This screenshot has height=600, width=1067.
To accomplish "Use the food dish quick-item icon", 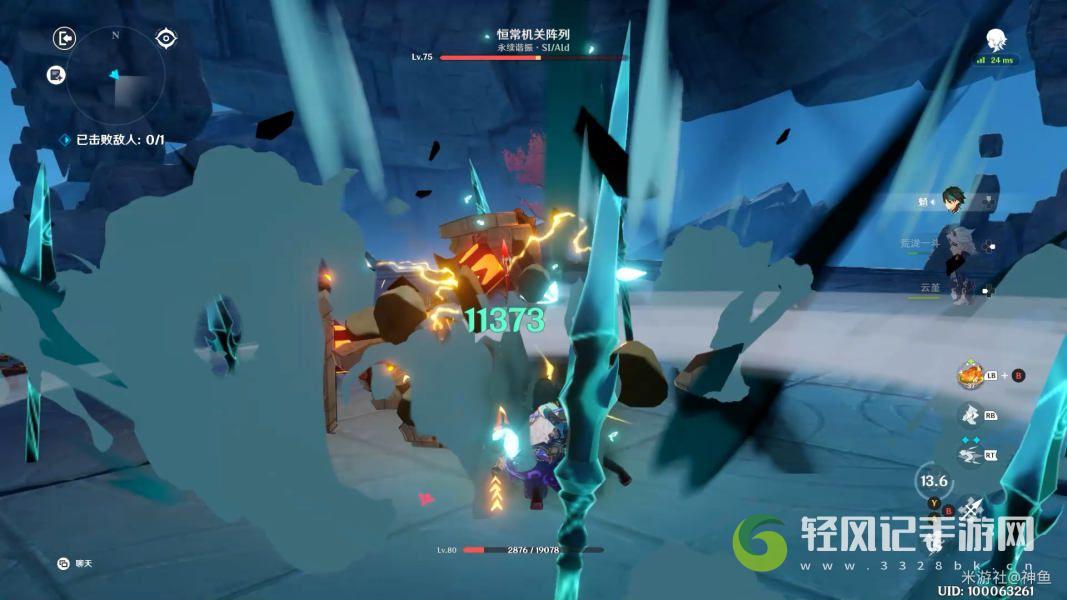I will [x=969, y=375].
